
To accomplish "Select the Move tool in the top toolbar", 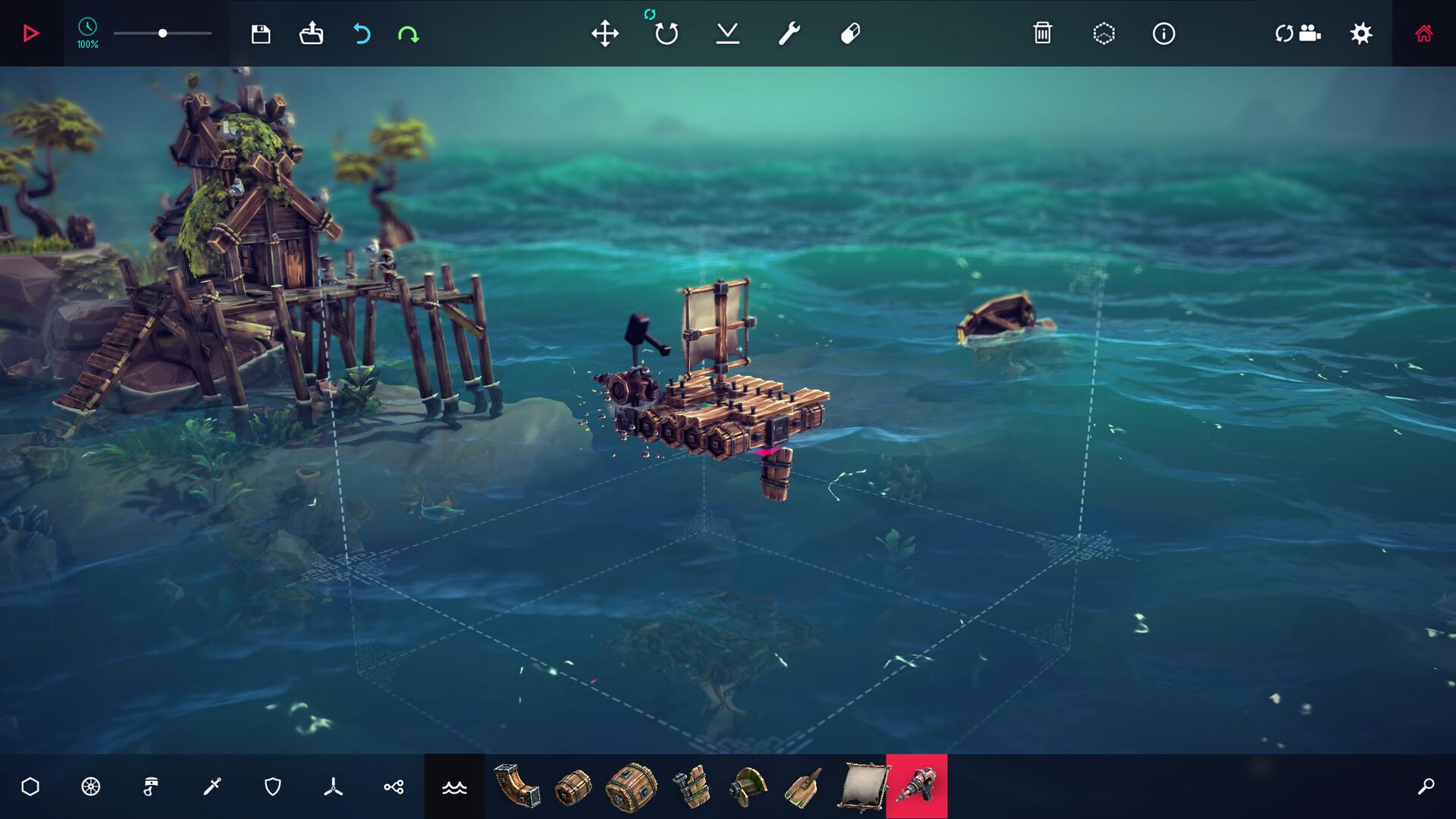I will pos(605,33).
